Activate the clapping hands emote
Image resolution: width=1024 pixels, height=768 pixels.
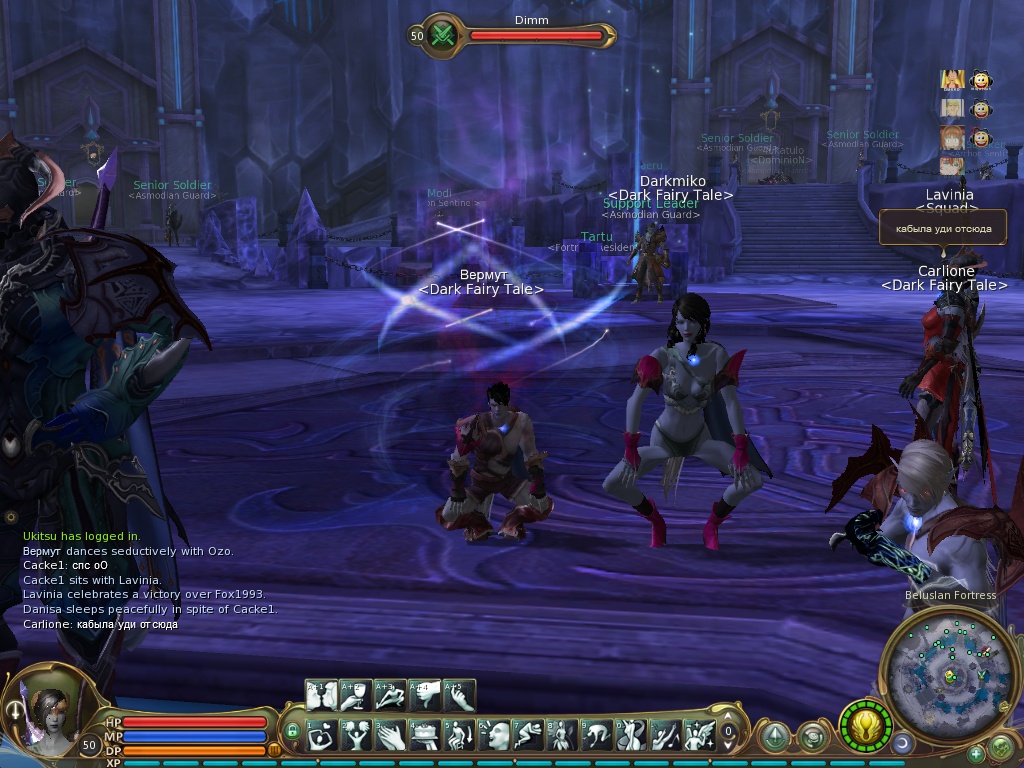click(391, 736)
